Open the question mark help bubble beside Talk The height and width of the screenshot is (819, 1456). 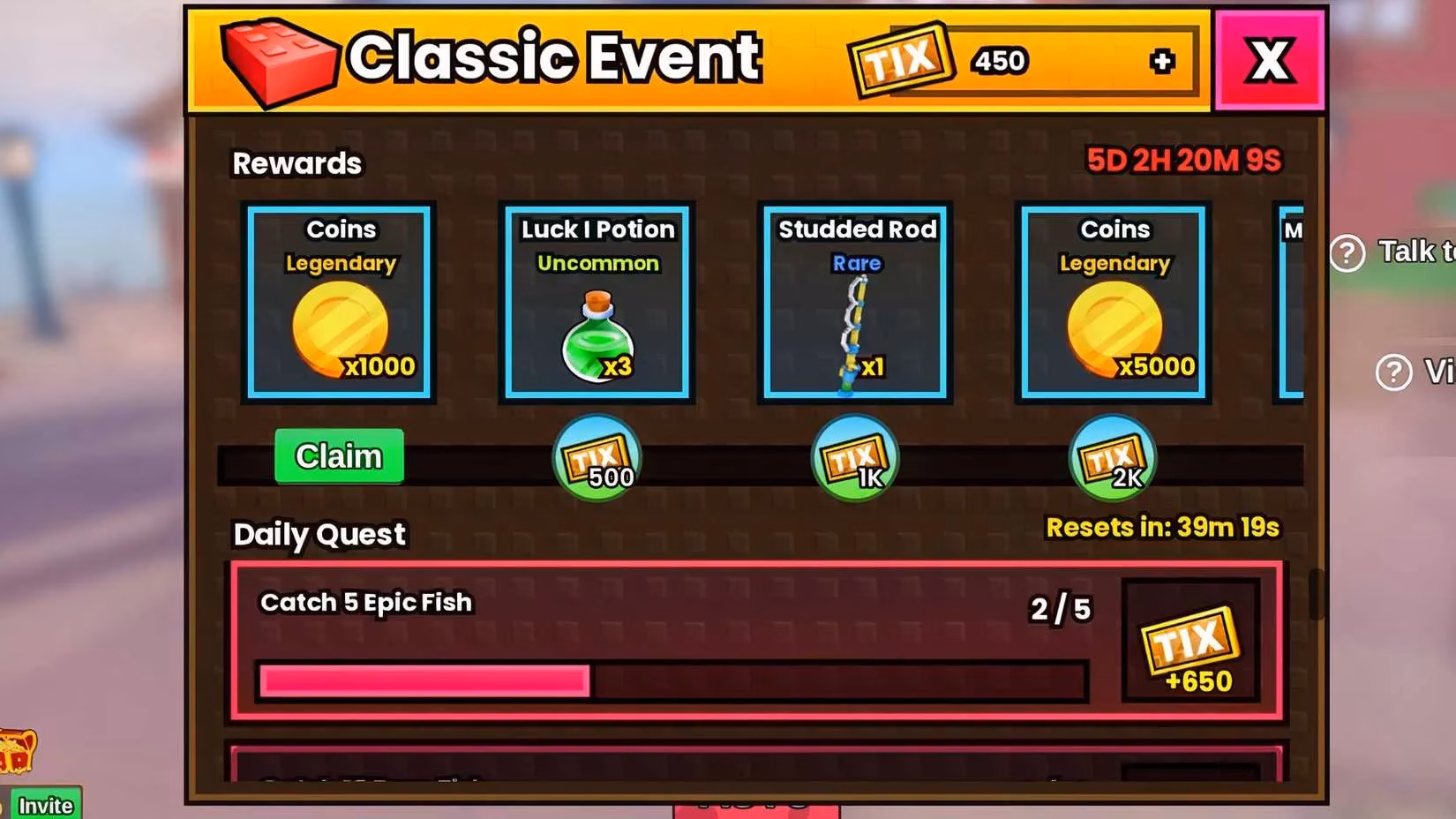(x=1347, y=253)
